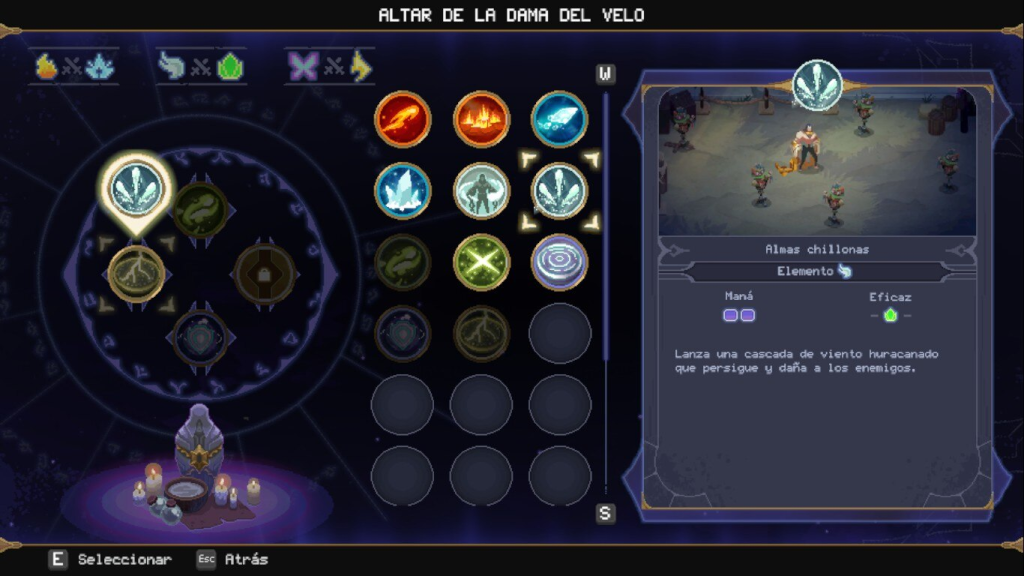
Task: Choose the wind-swirled warrior spell icon
Action: click(481, 190)
